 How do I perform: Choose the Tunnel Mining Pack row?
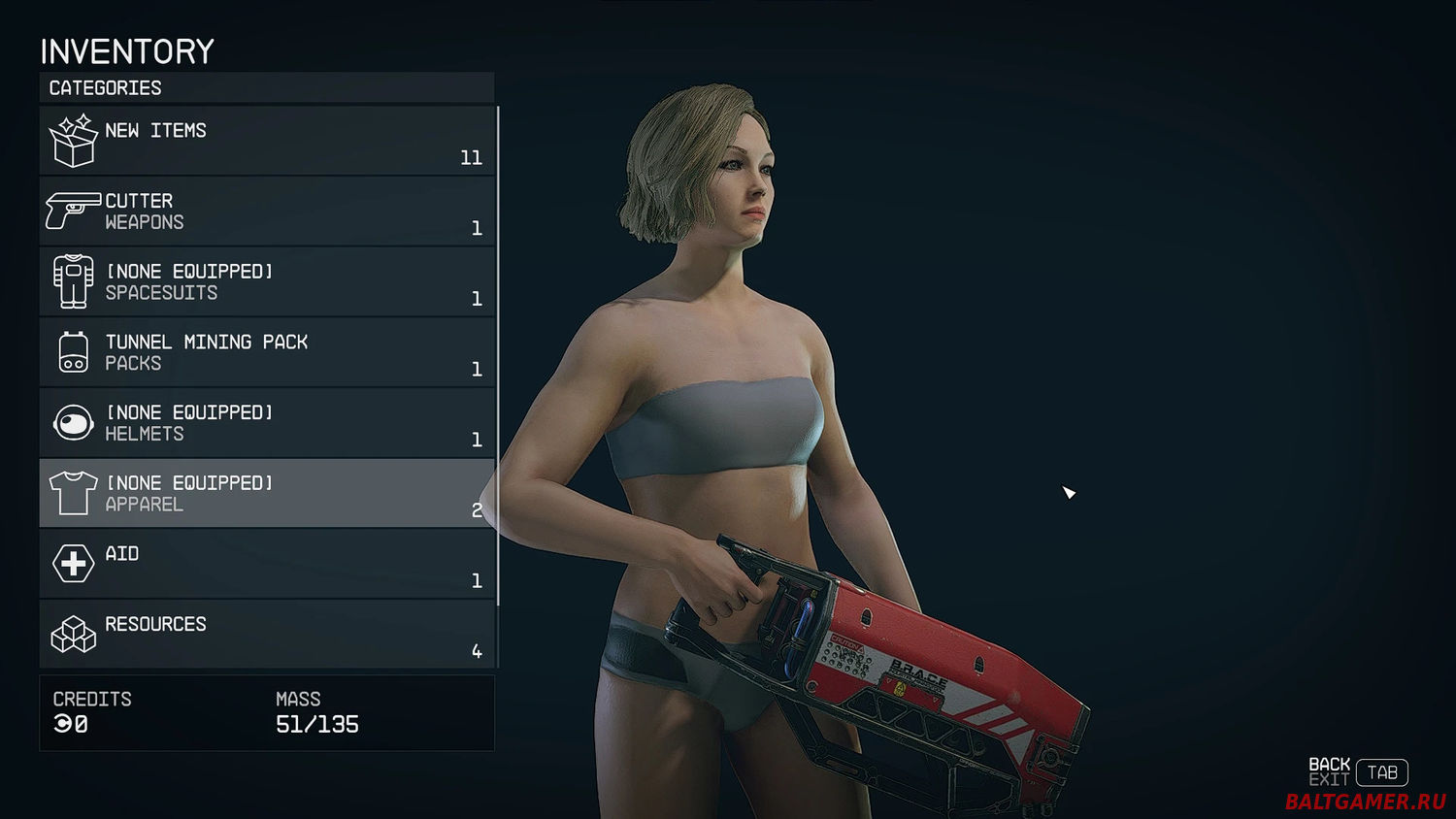pyautogui.click(x=267, y=352)
